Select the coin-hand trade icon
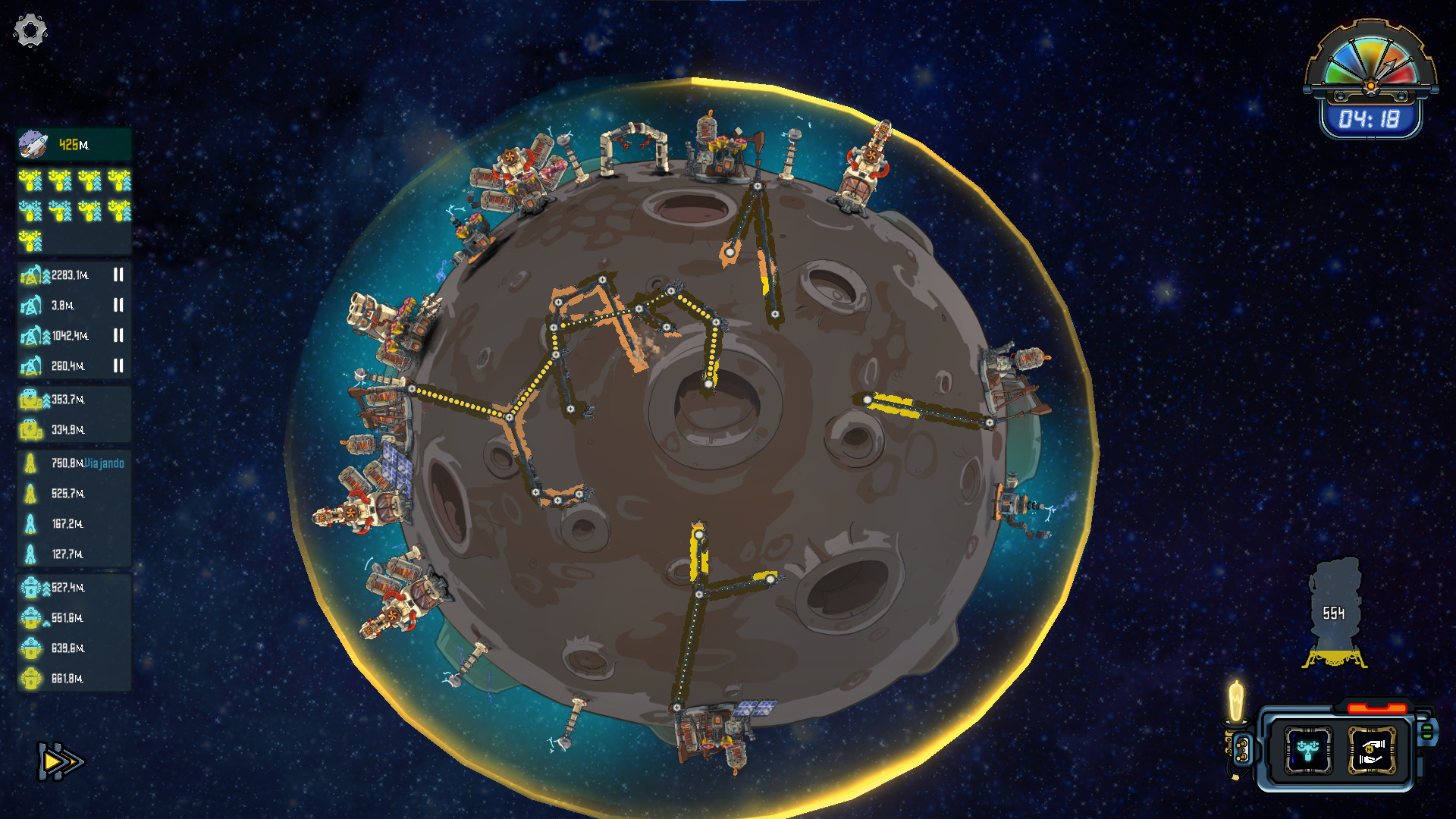The height and width of the screenshot is (819, 1456). click(1371, 750)
